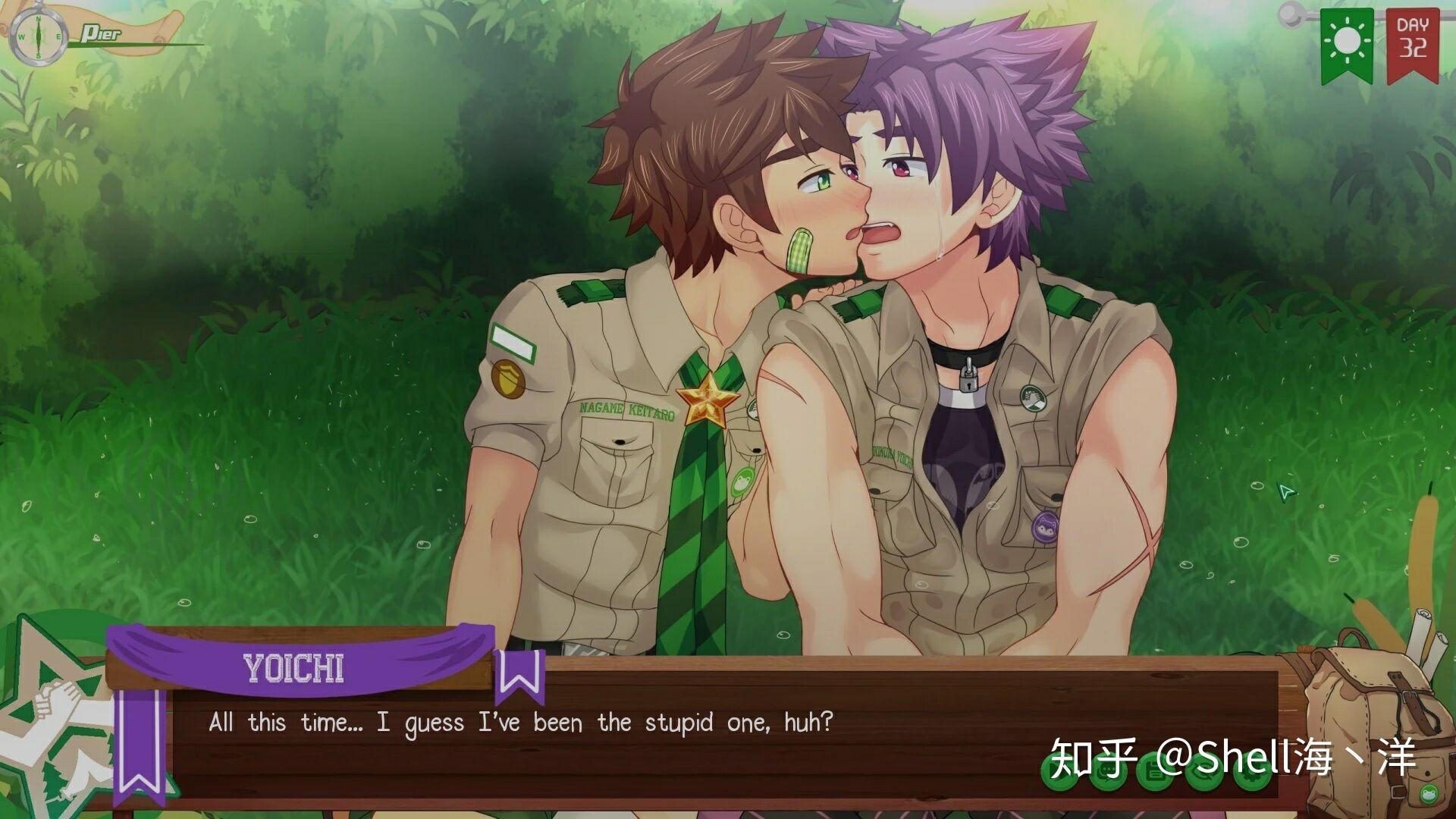Viewport: 1456px width, 819px height.
Task: Click the dialogue text to advance the story
Action: [519, 722]
